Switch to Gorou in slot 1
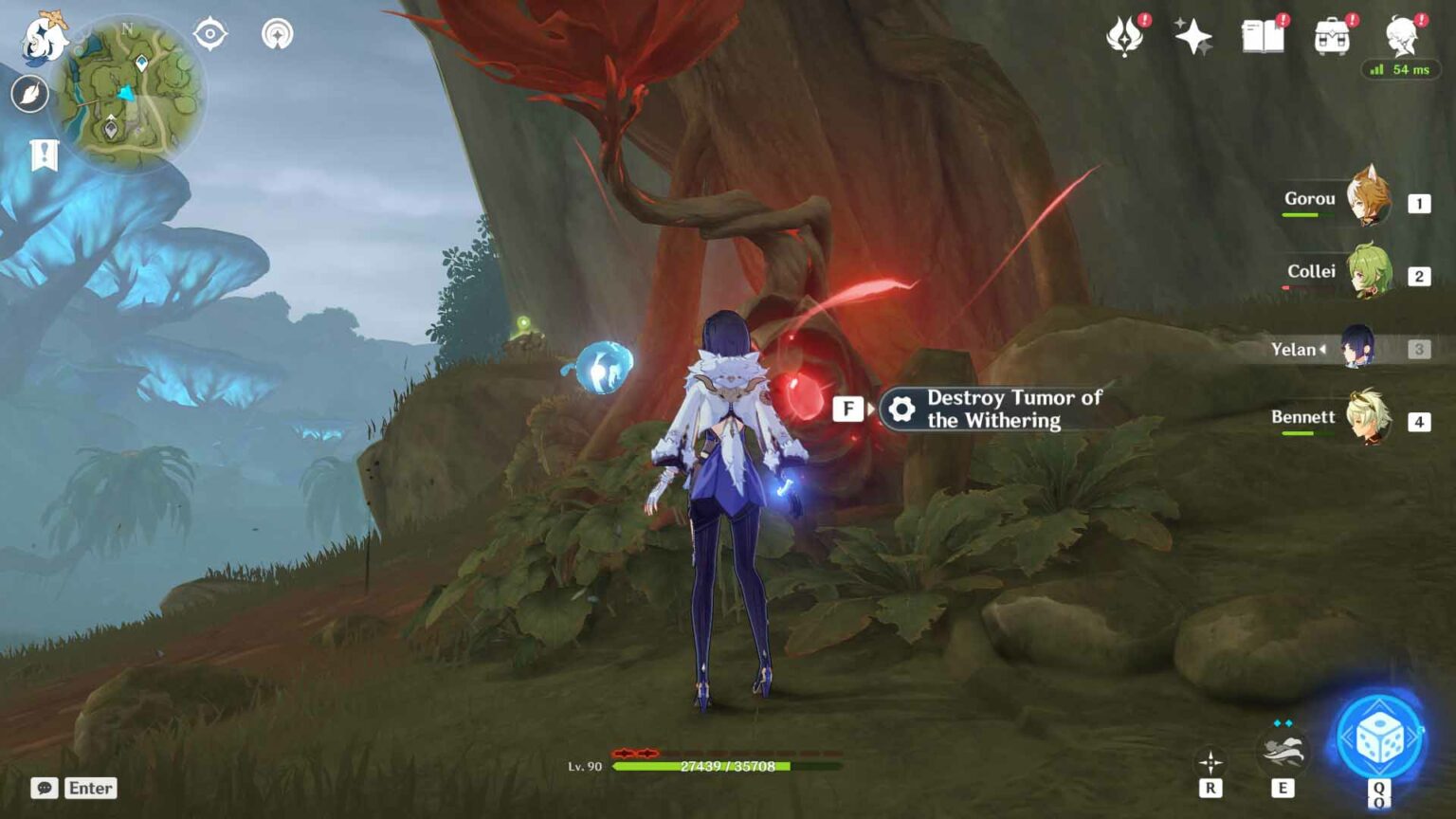 point(1369,201)
